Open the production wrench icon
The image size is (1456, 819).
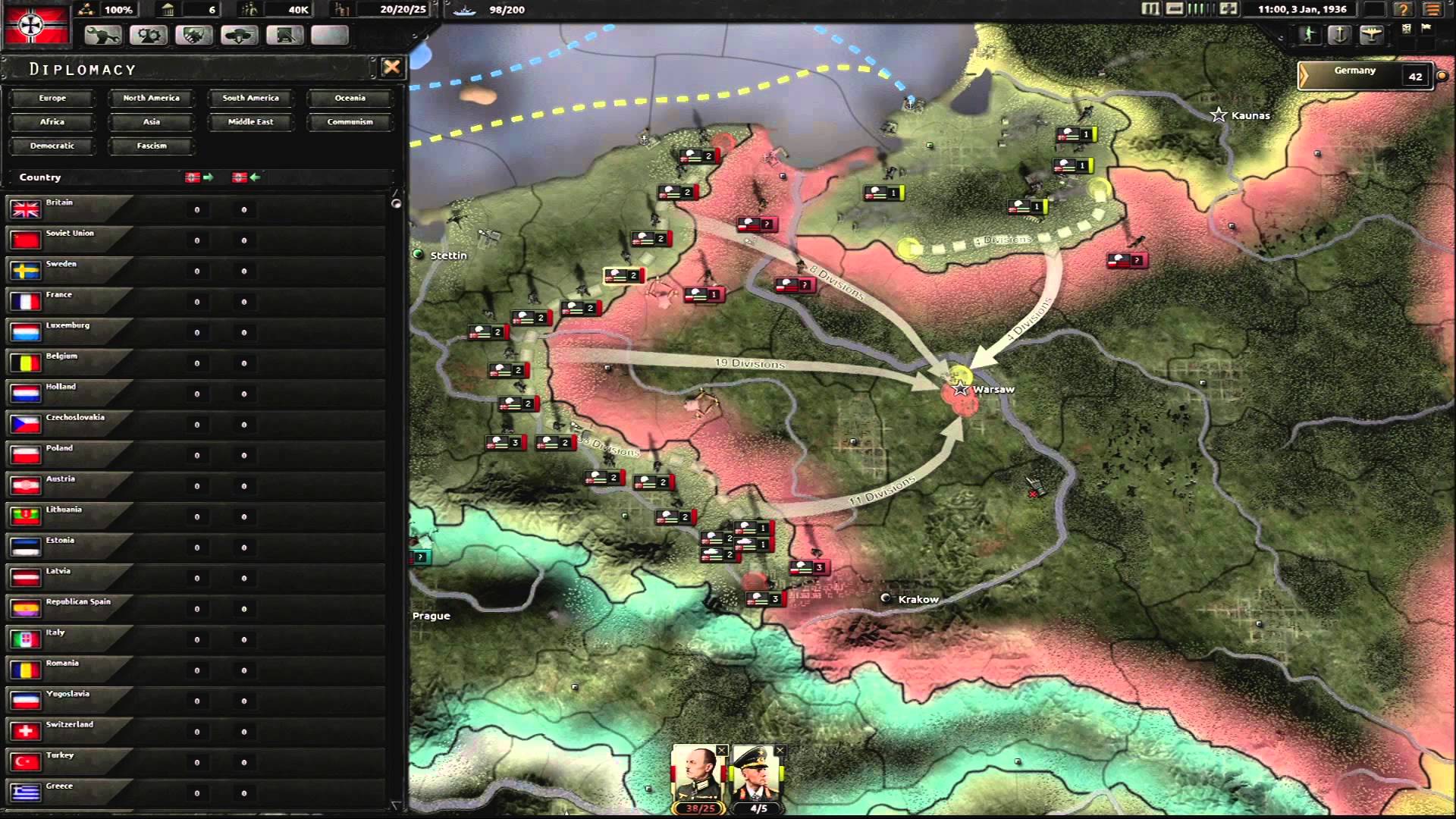(x=102, y=36)
